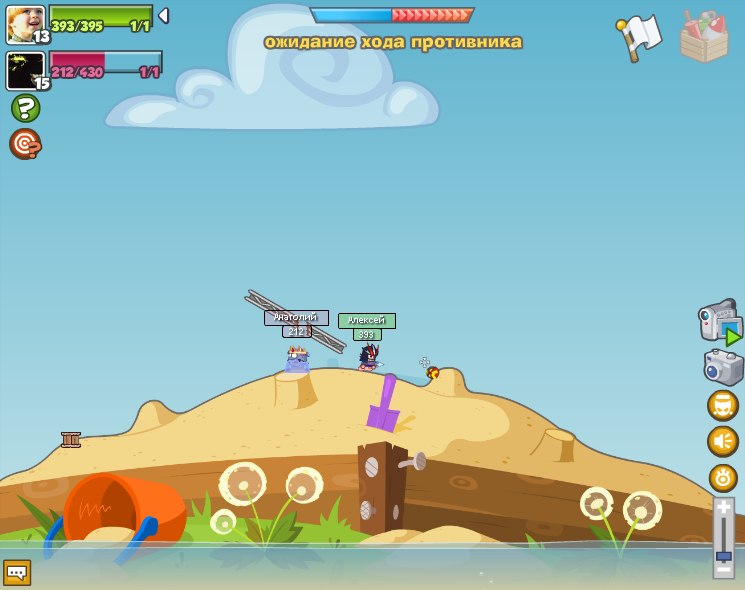Click the round character face button
Viewport: 745px width, 590px height.
click(x=722, y=405)
